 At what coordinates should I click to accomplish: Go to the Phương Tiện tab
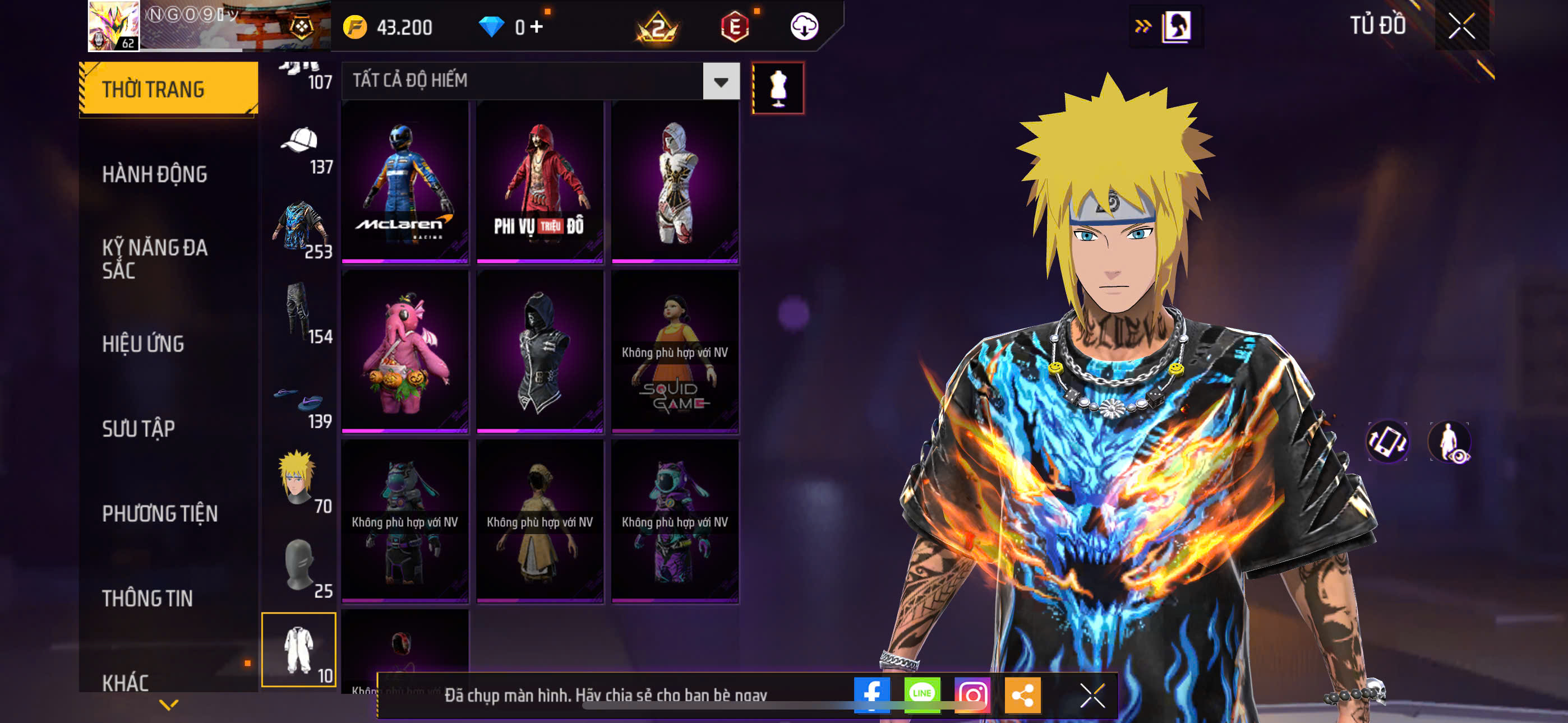coord(159,513)
